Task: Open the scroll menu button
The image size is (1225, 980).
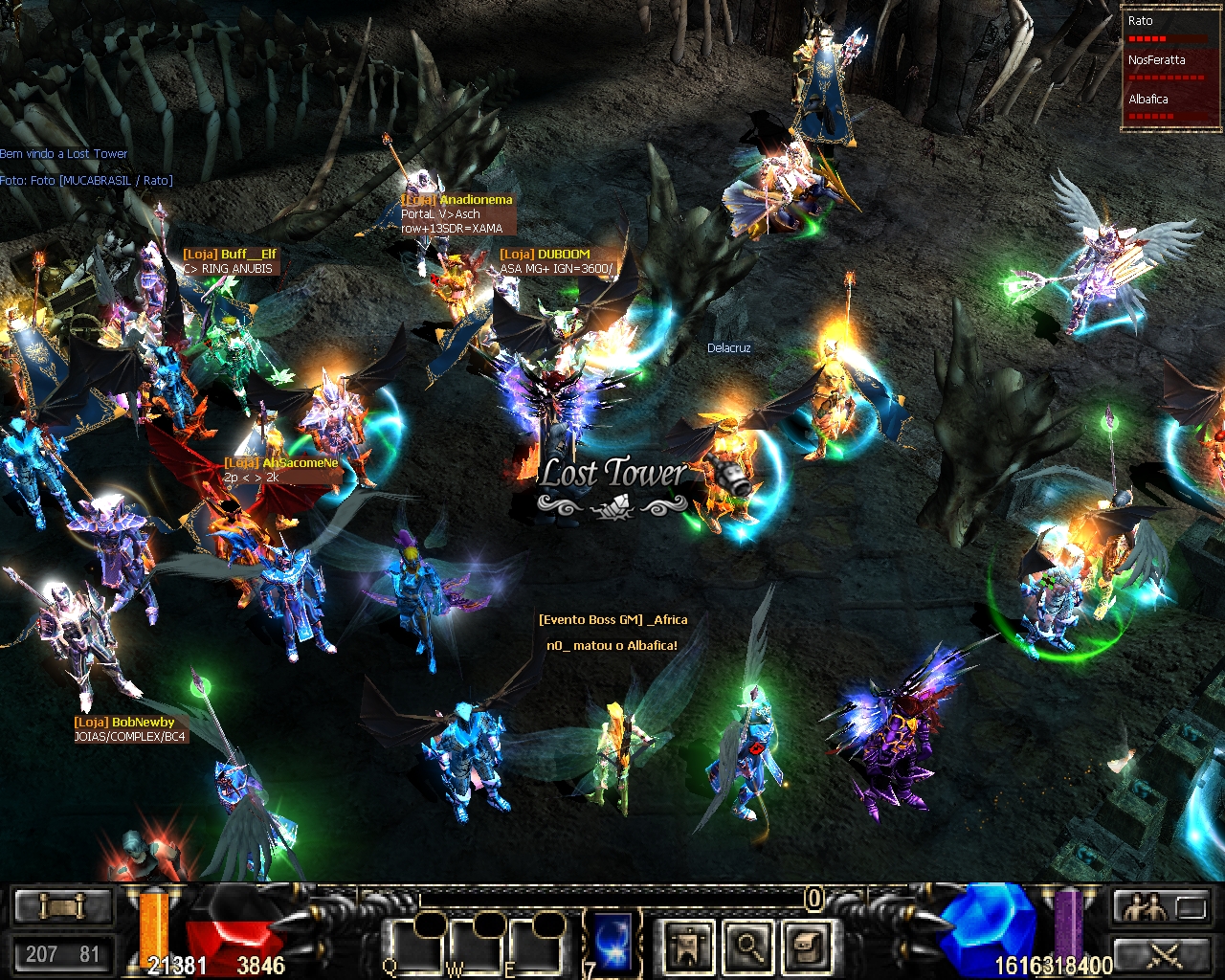Action: 62,906
